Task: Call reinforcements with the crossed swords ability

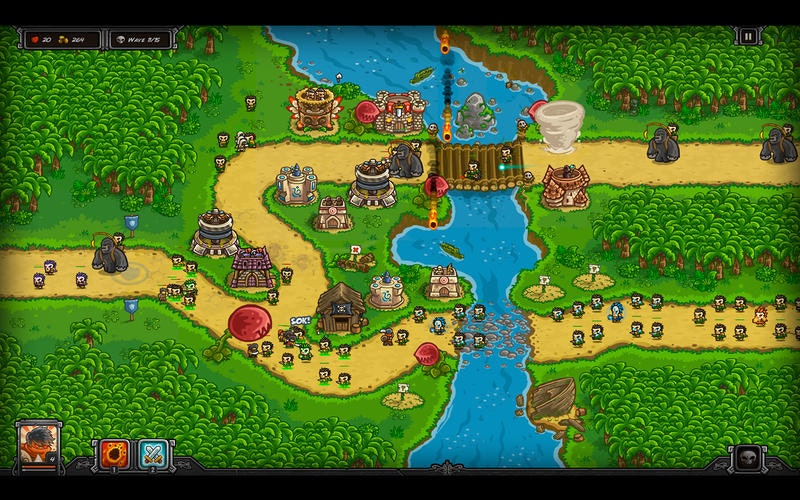Action: click(x=153, y=455)
